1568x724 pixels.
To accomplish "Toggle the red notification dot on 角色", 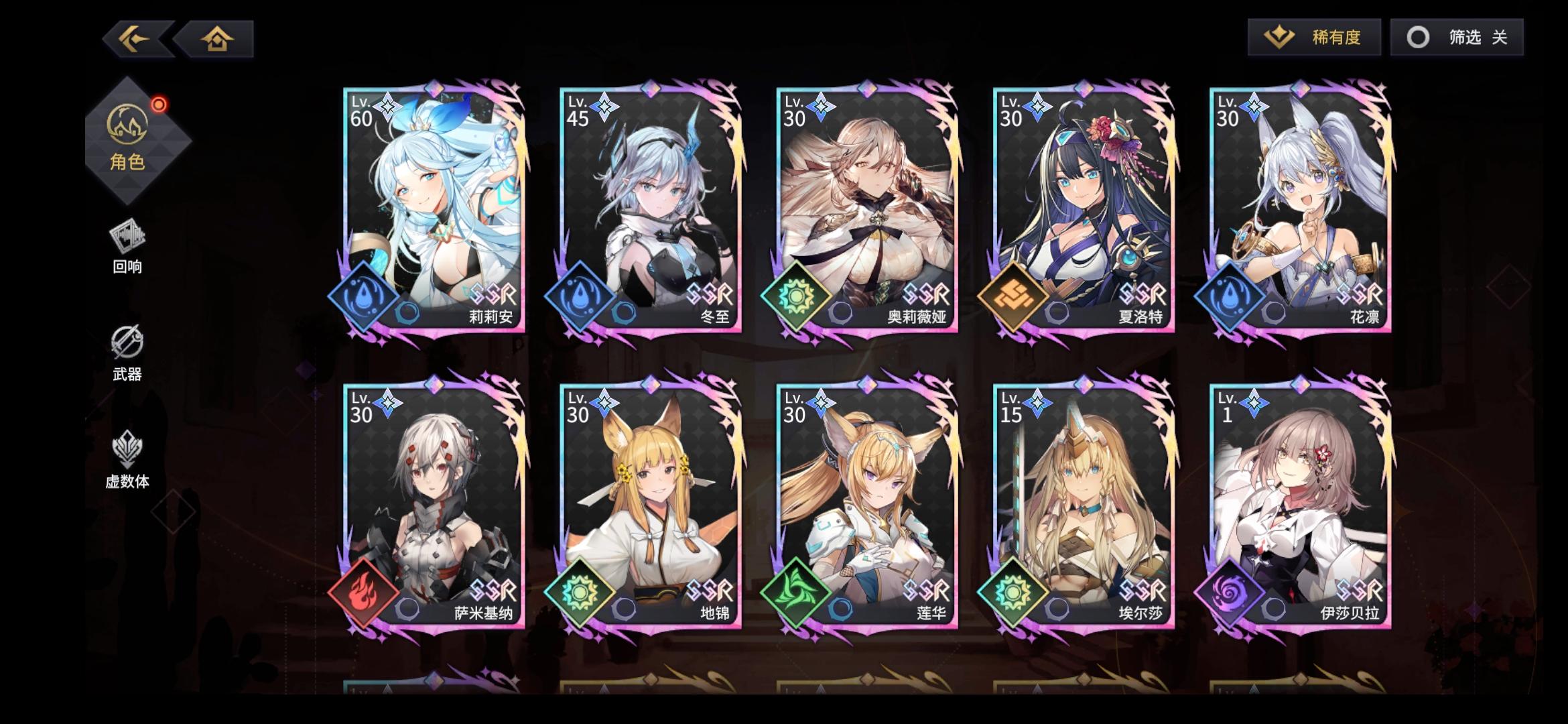I will click(158, 104).
